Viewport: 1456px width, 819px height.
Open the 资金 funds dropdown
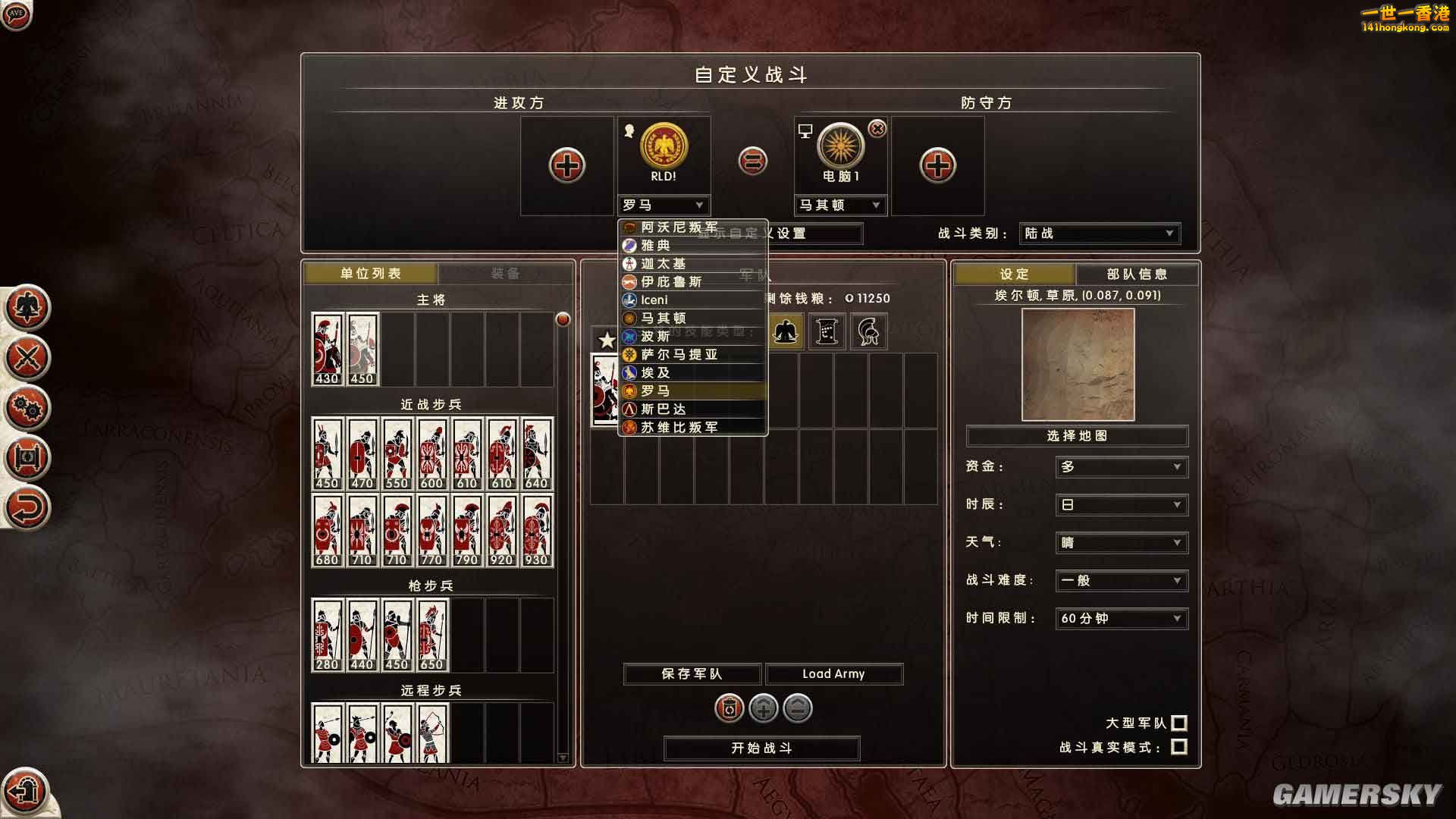(1121, 467)
